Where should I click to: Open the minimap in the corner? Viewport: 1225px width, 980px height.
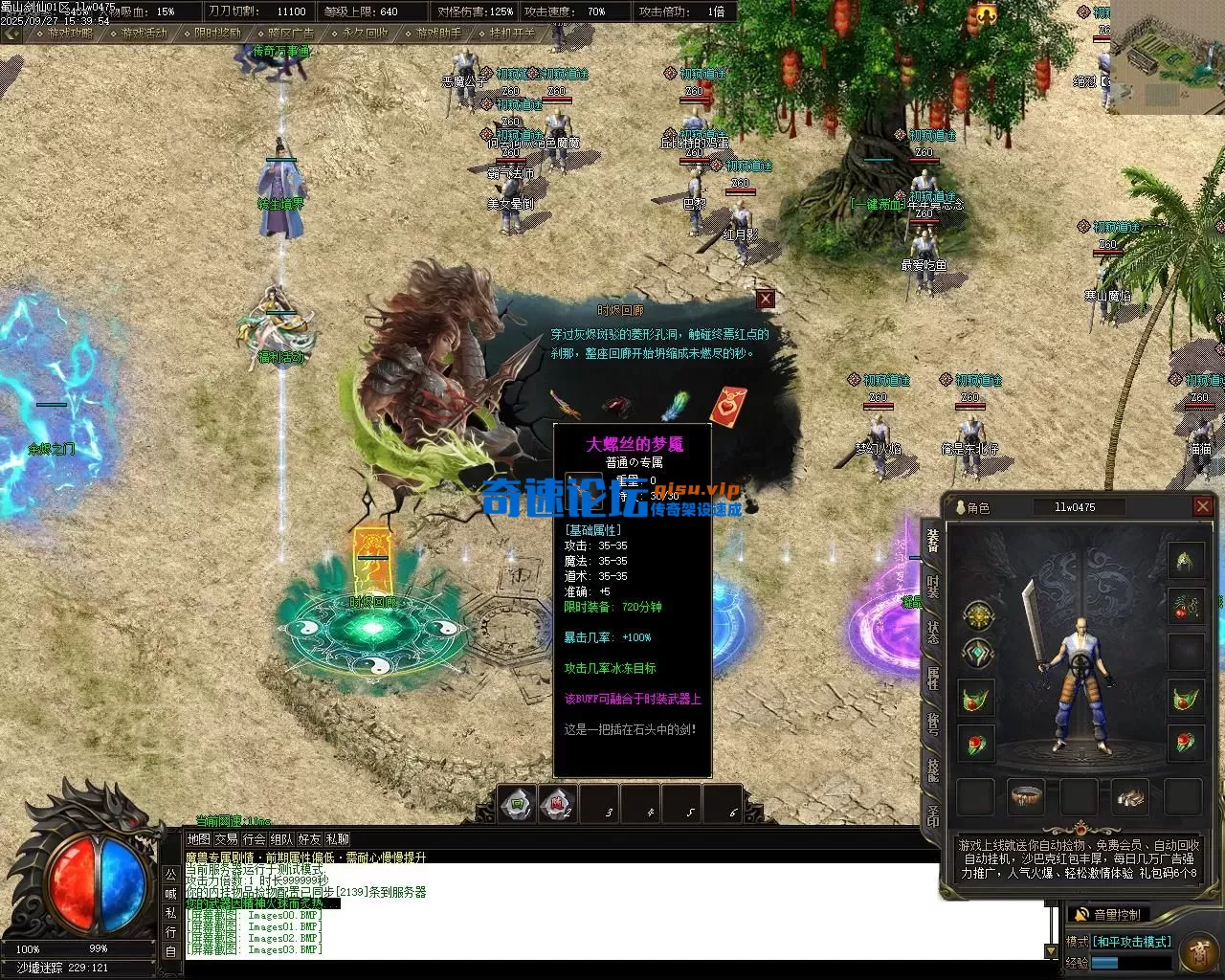[x=1168, y=57]
